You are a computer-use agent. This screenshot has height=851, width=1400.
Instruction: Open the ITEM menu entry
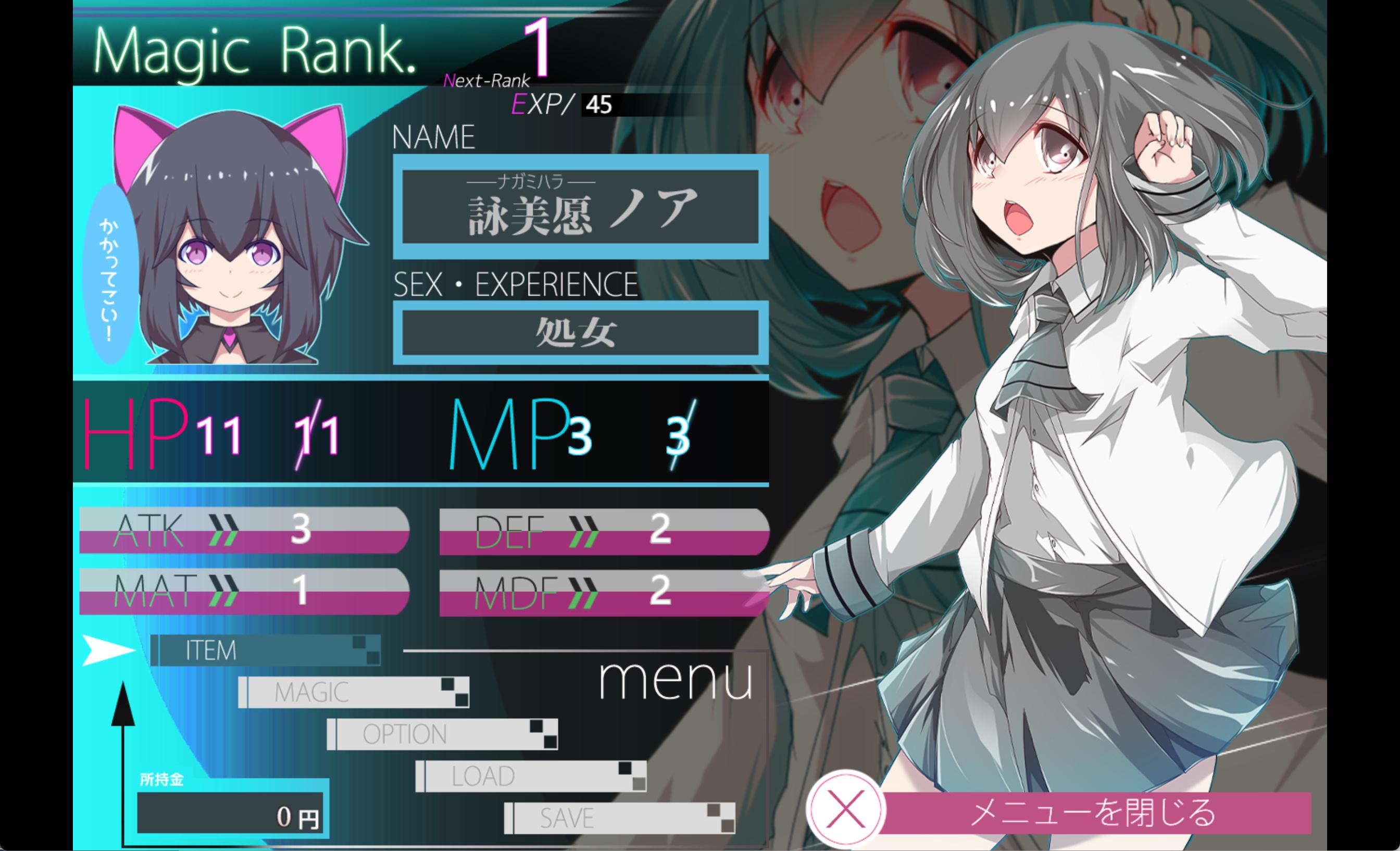pos(265,650)
